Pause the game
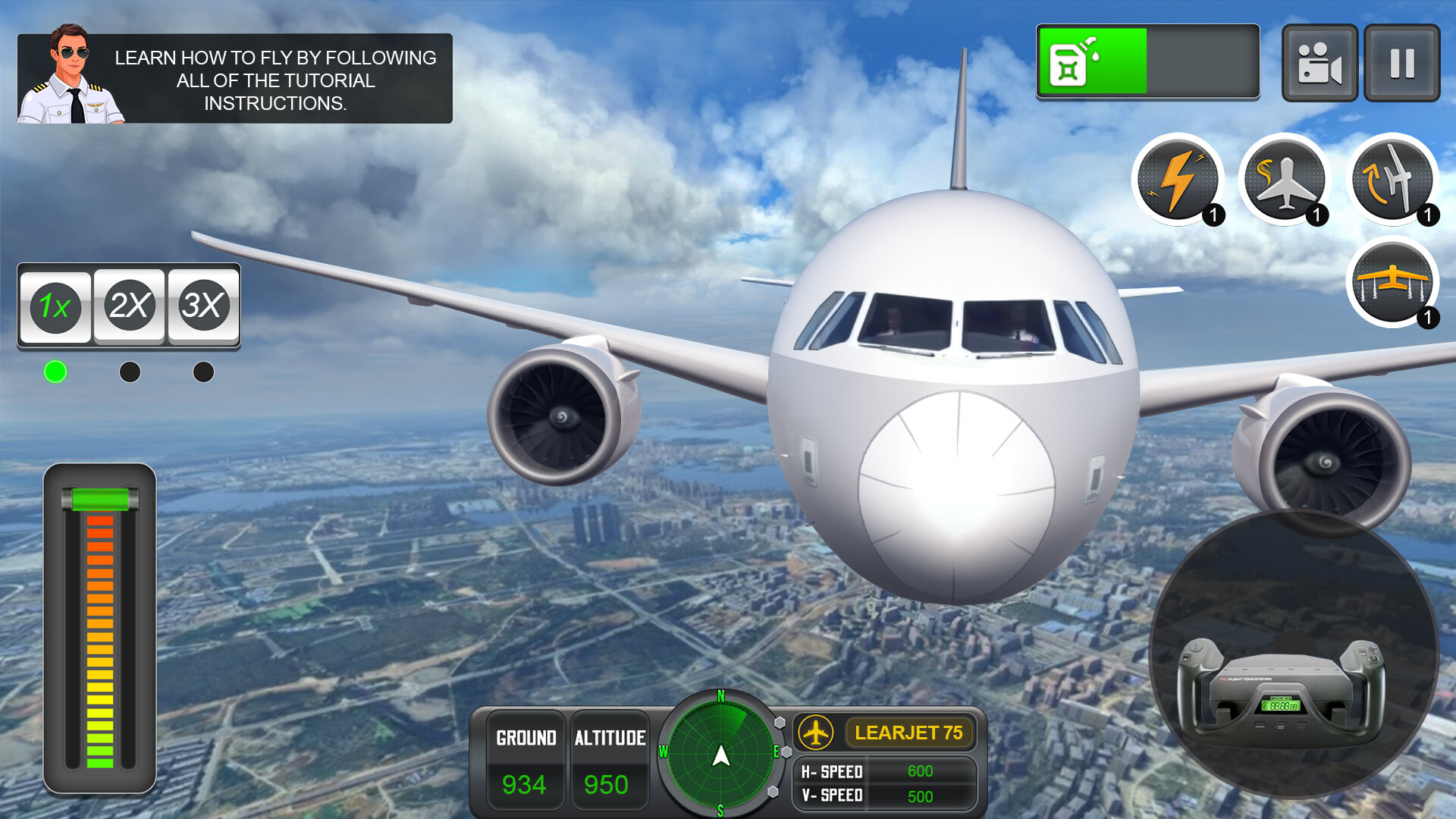The image size is (1456, 819). (1401, 63)
